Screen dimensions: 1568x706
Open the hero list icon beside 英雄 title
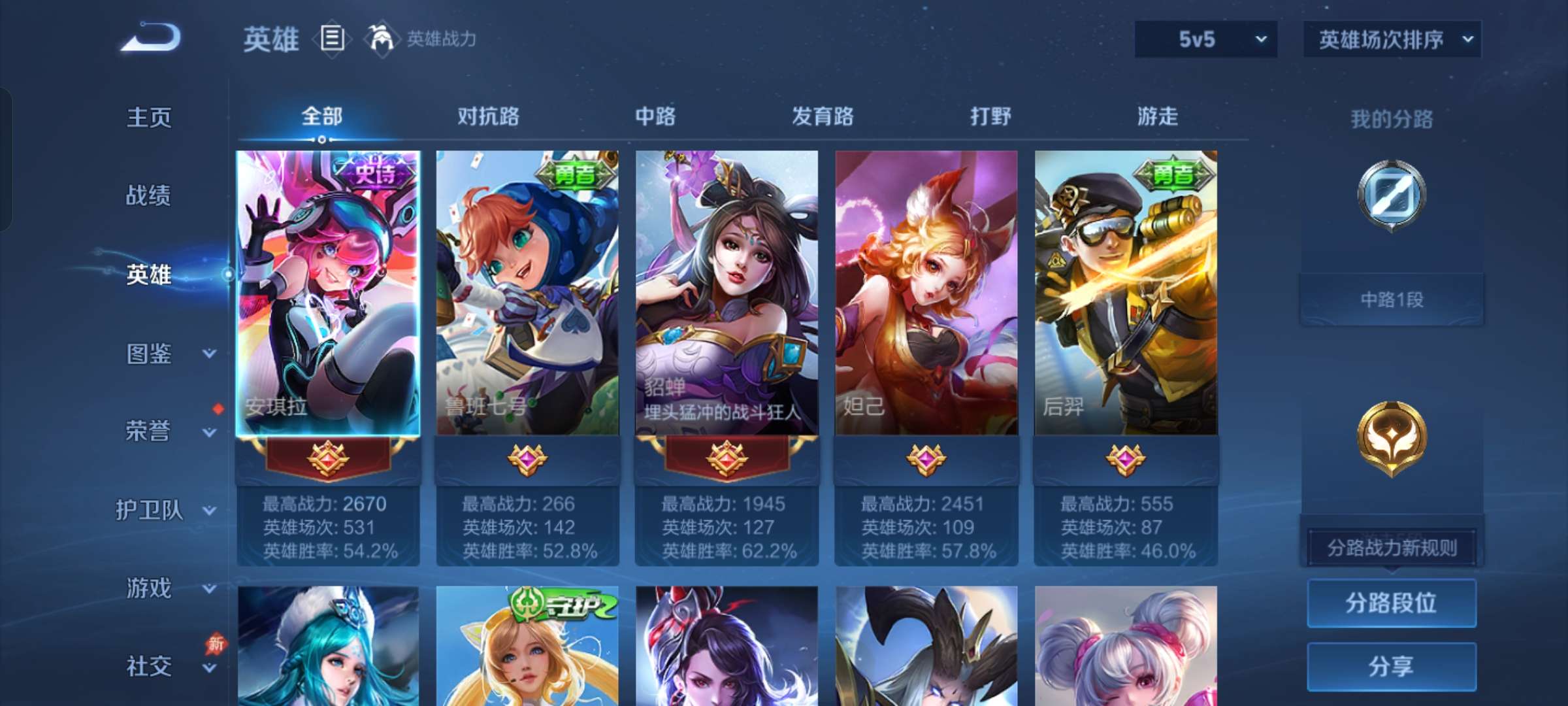pos(331,40)
